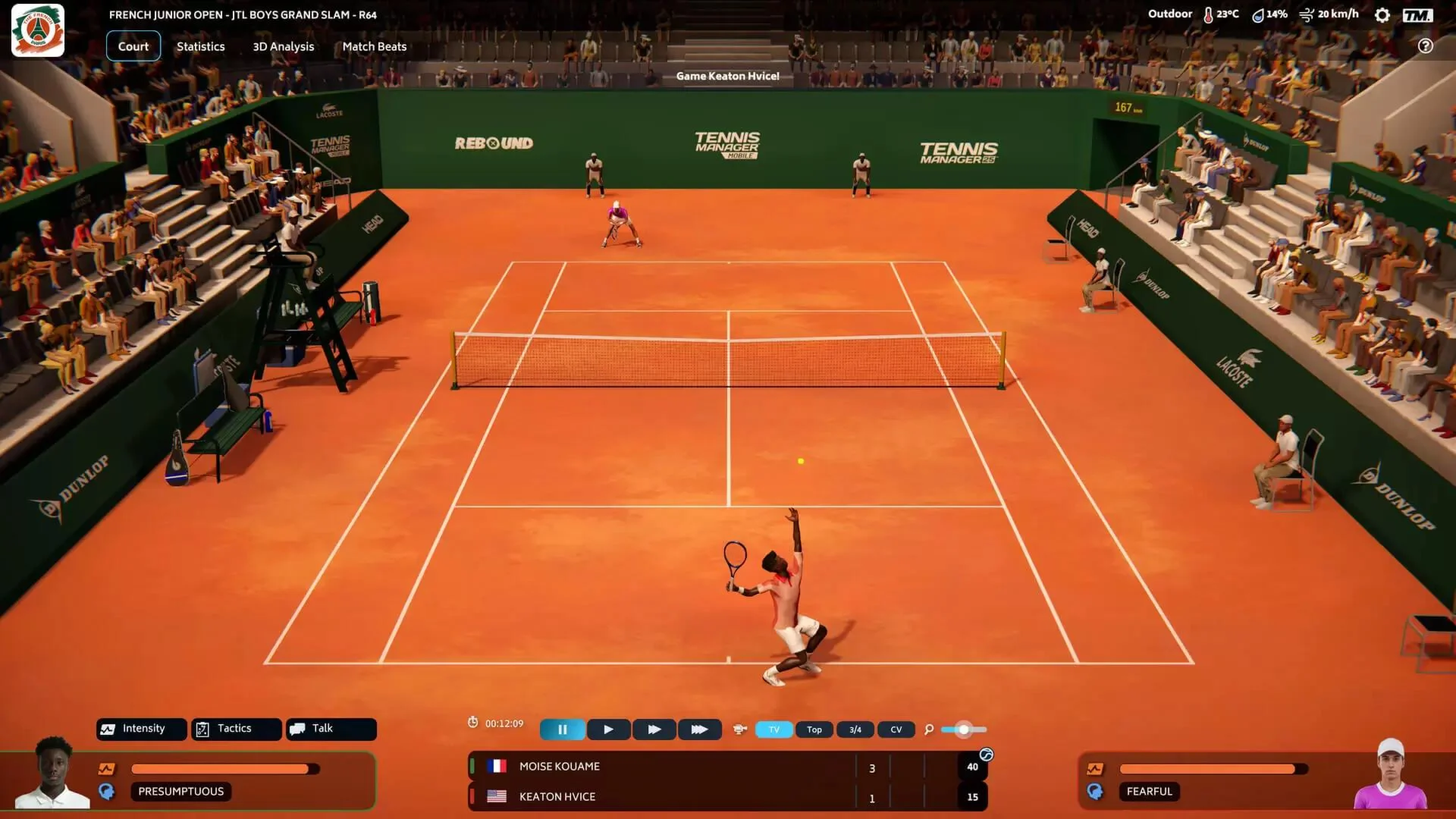Show the 3D Analysis view
Screen dimensions: 1456x819
(283, 46)
